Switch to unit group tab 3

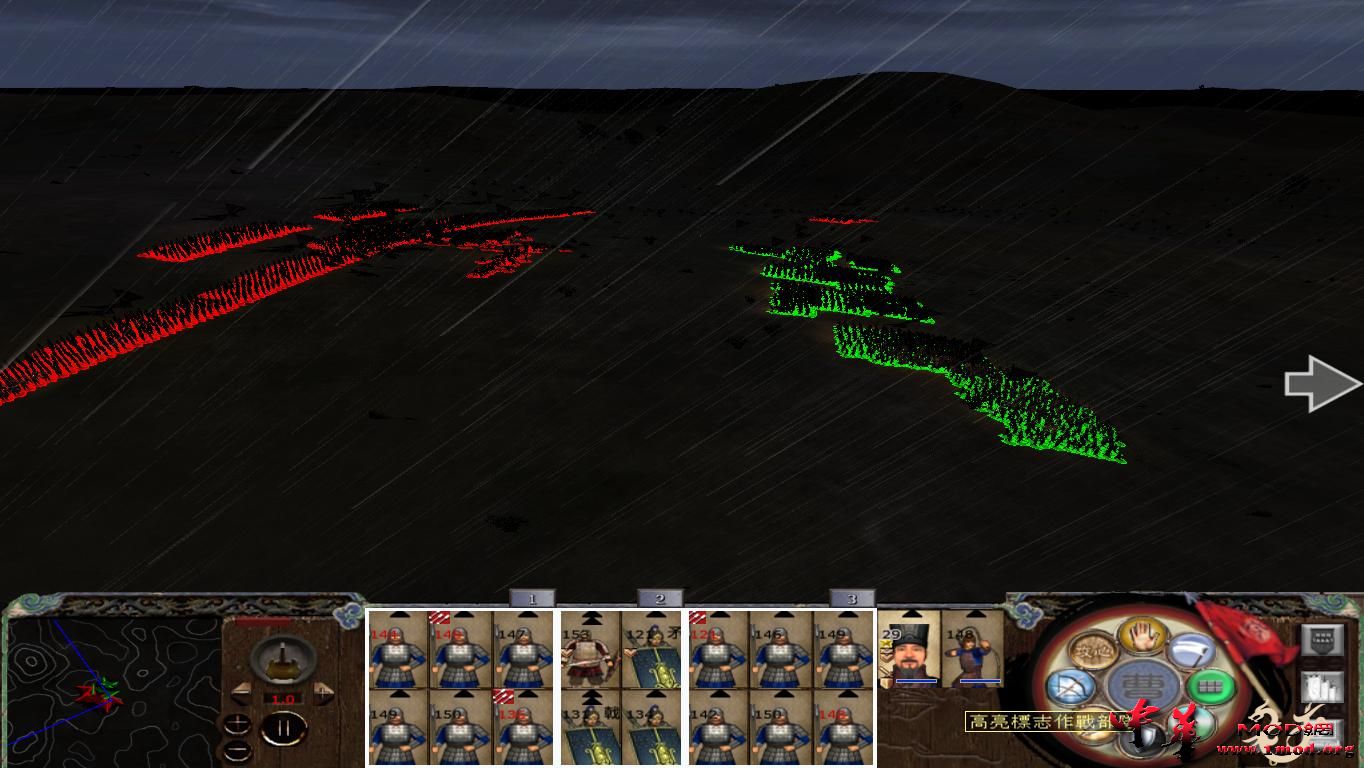click(851, 597)
